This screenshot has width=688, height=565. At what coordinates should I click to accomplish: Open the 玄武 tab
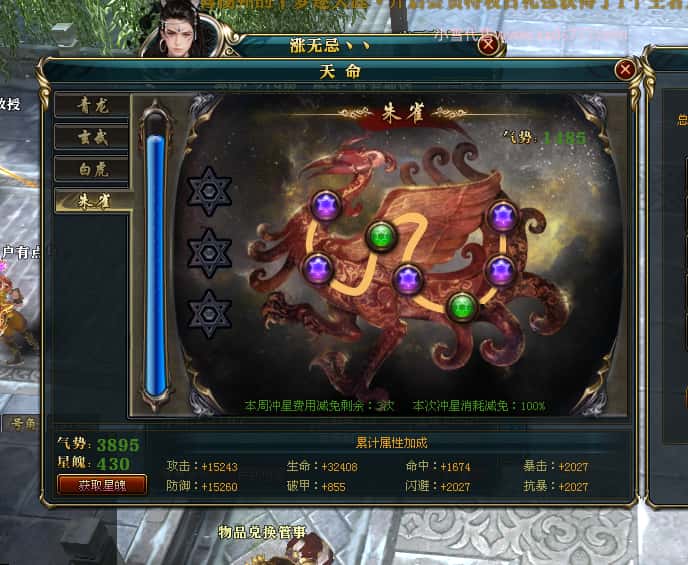(x=92, y=137)
